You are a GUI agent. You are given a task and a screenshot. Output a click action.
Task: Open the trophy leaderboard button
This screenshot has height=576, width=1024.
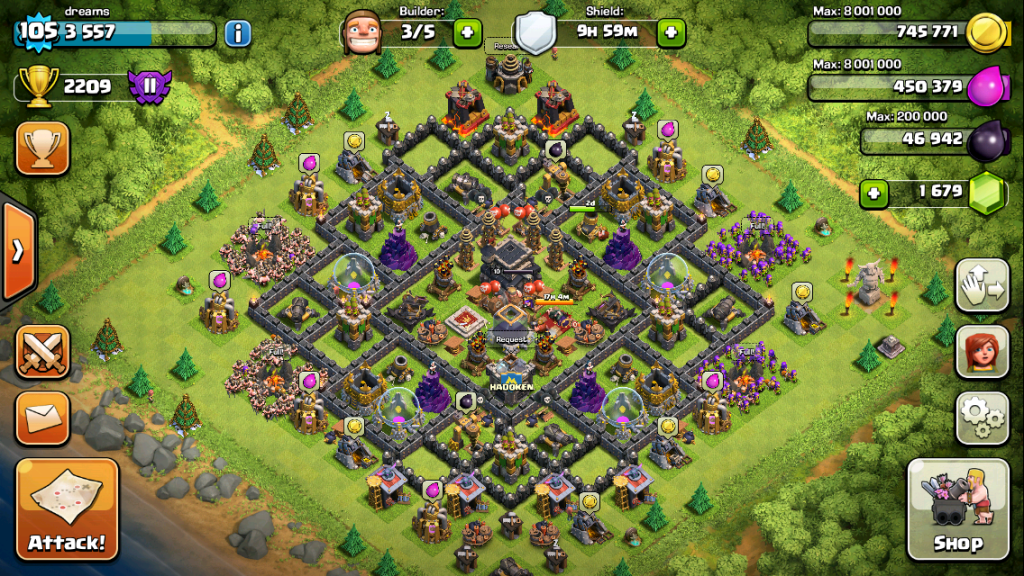42,148
